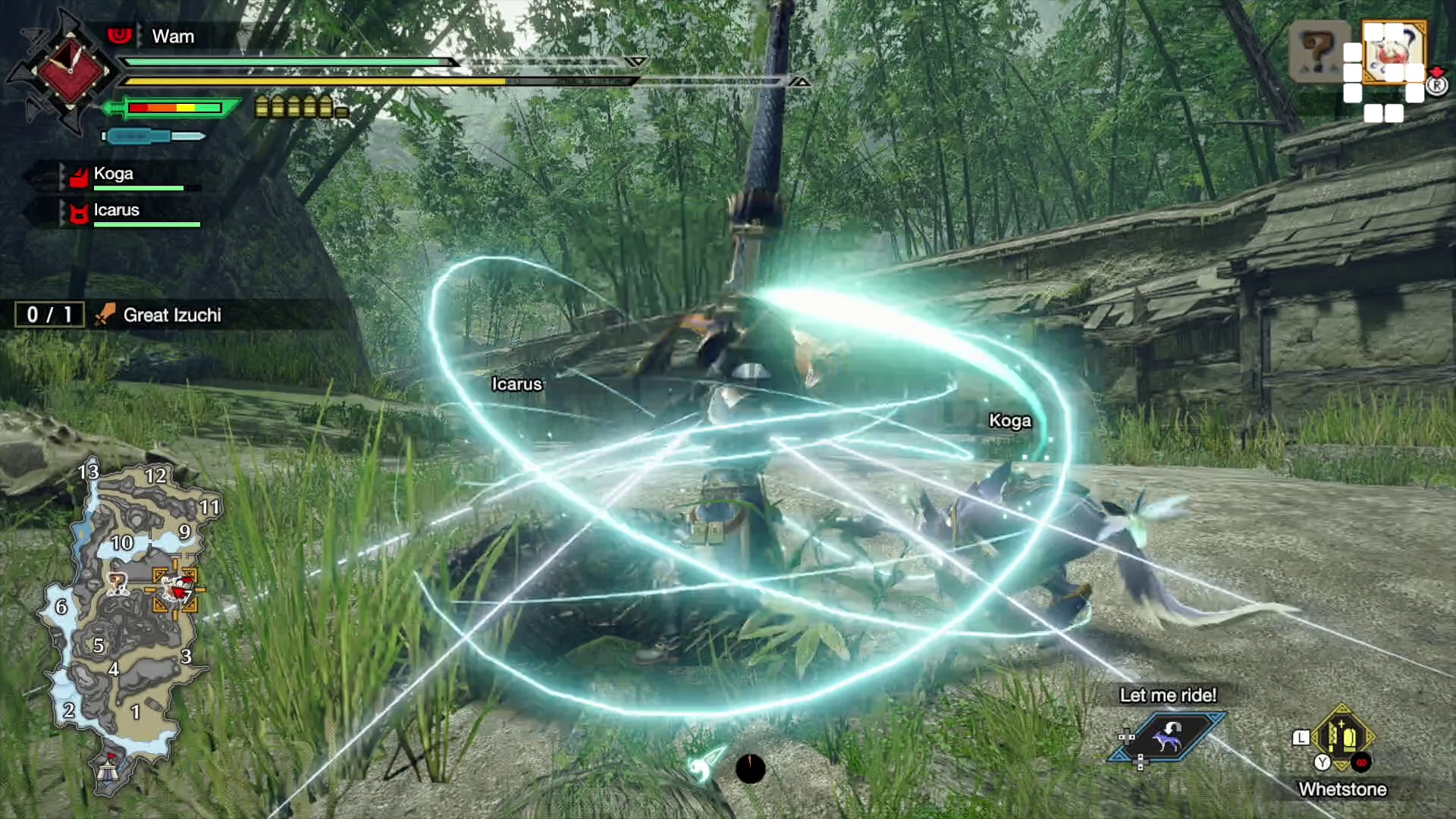The width and height of the screenshot is (1456, 819).
Task: Select the player name Wam
Action: [173, 36]
